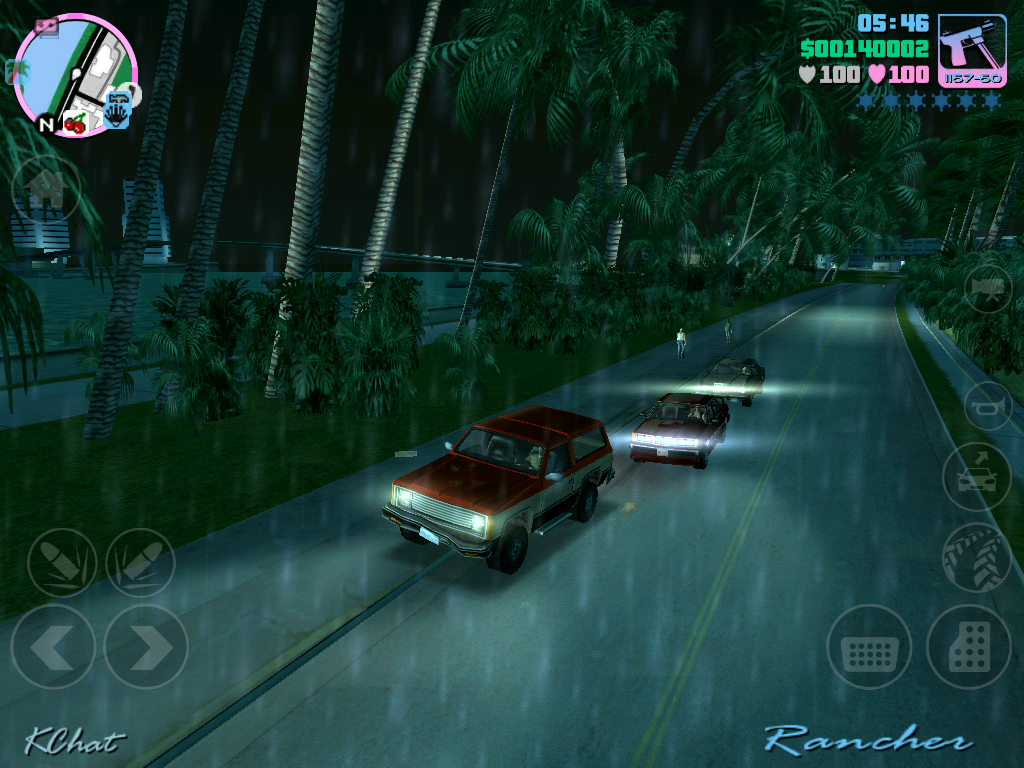Tap the faded house-shaped button
Image resolution: width=1024 pixels, height=768 pixels.
(45, 188)
